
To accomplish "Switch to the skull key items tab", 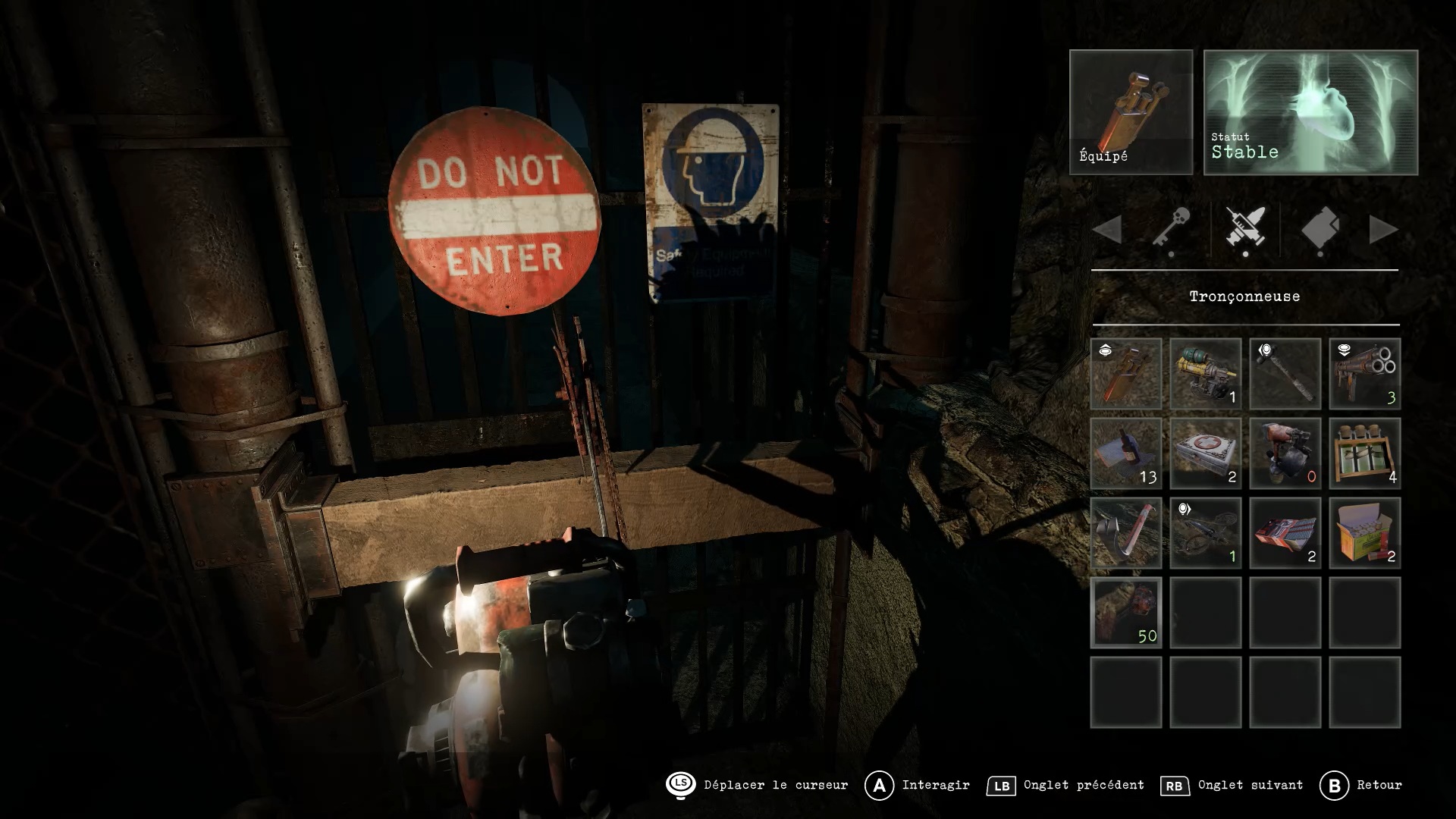I will (x=1171, y=230).
